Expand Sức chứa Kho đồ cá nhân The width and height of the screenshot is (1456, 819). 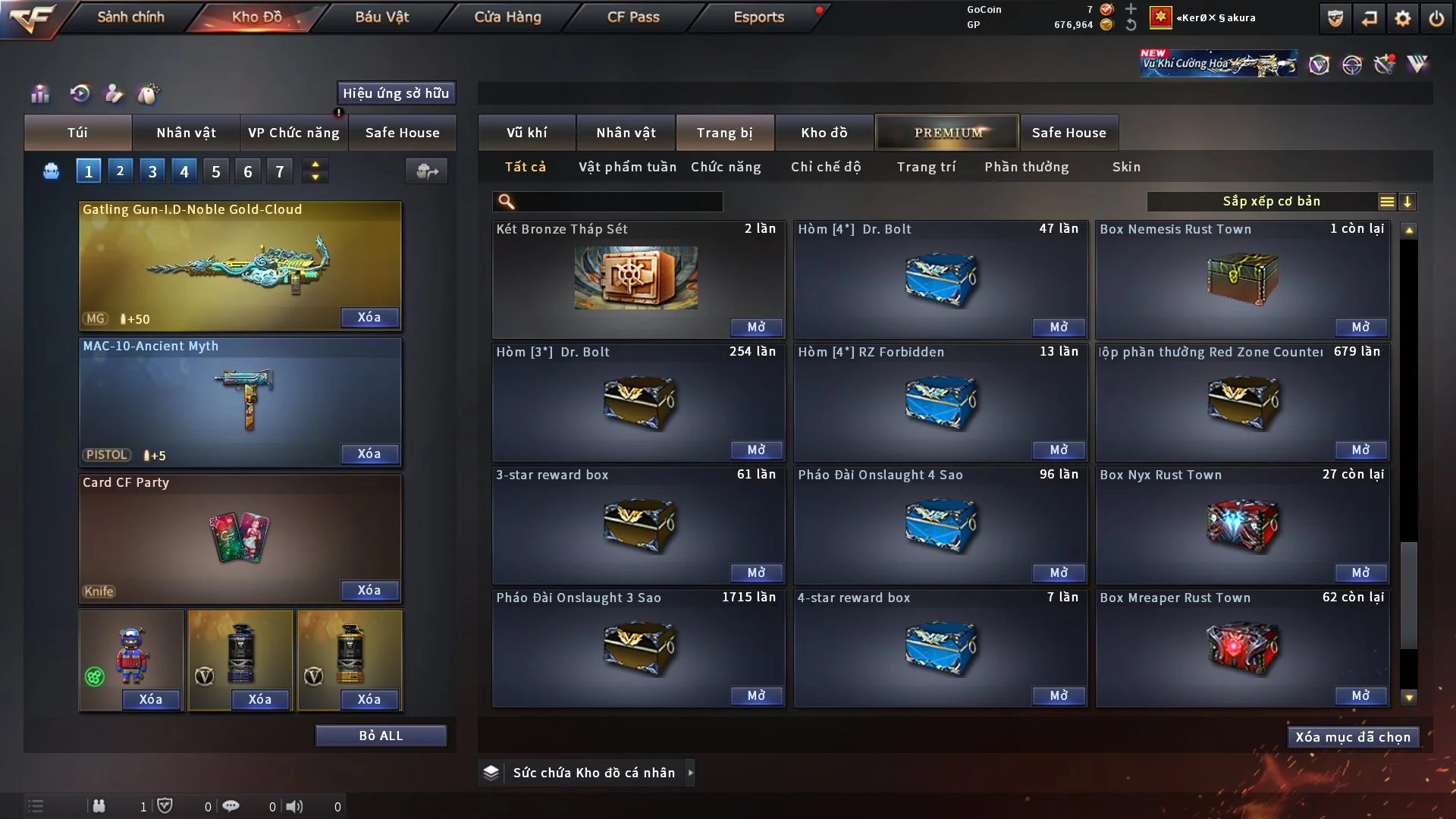tap(690, 773)
